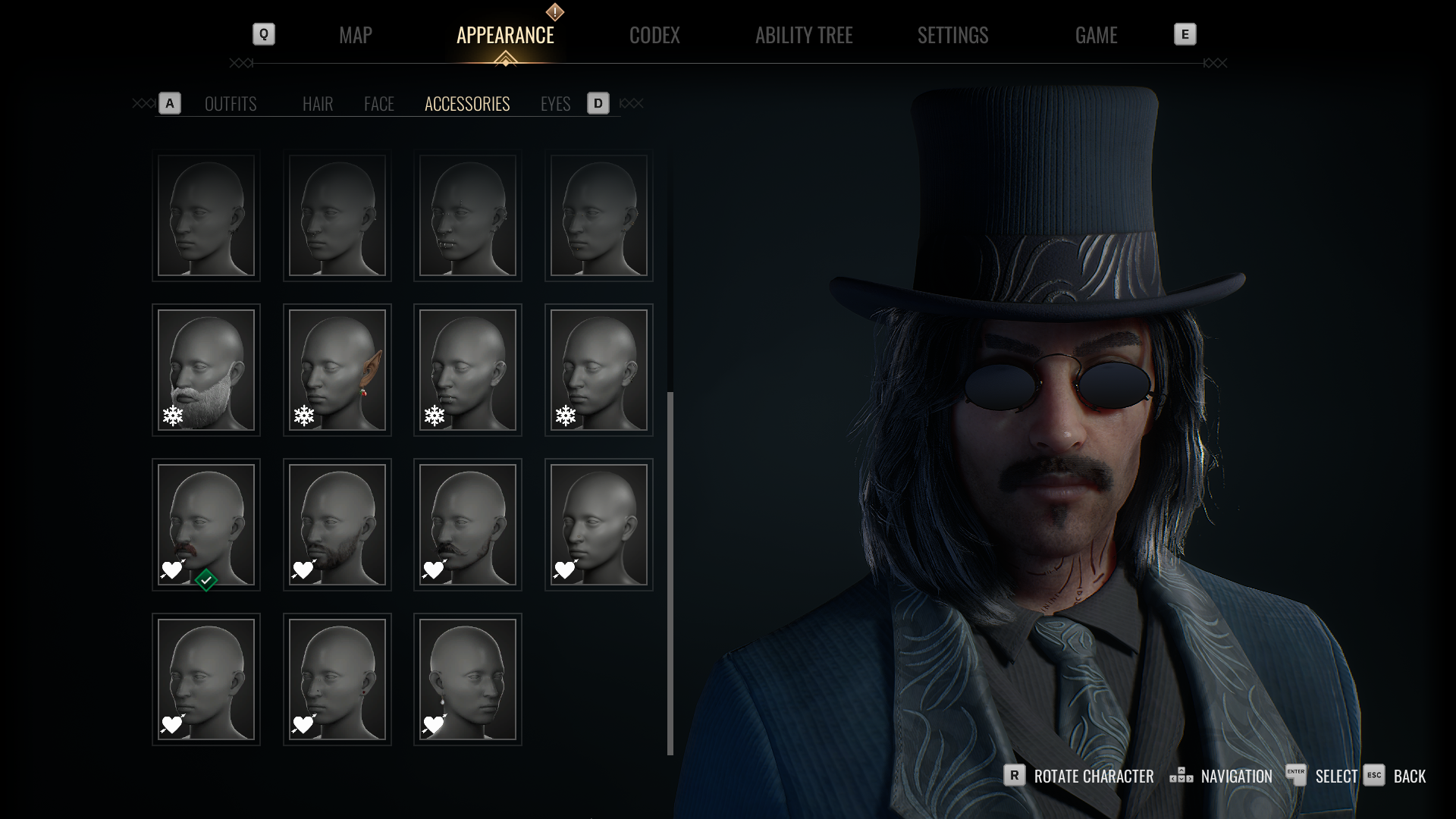
Task: Click the snowflake icon on the white beard accessory
Action: click(173, 416)
